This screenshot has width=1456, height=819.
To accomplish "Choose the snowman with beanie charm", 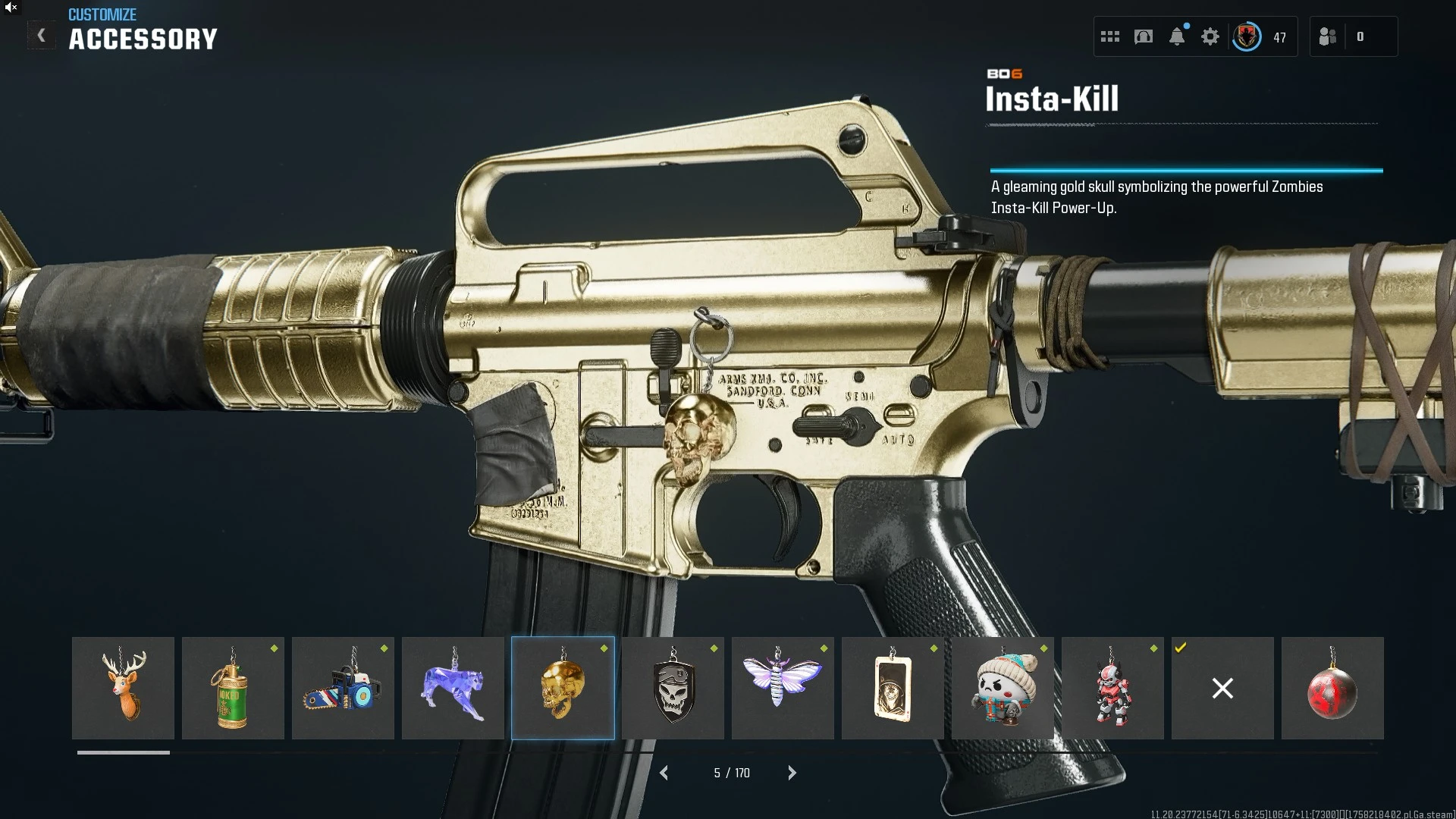I will tap(1003, 688).
